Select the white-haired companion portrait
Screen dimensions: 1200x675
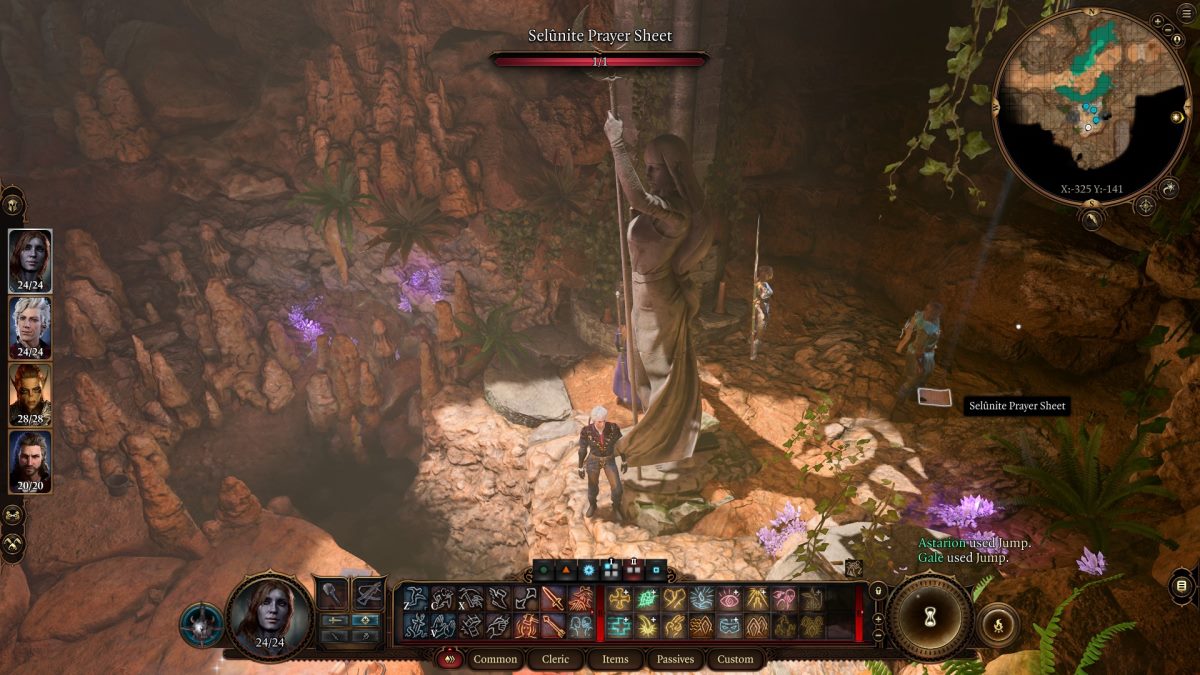point(30,326)
